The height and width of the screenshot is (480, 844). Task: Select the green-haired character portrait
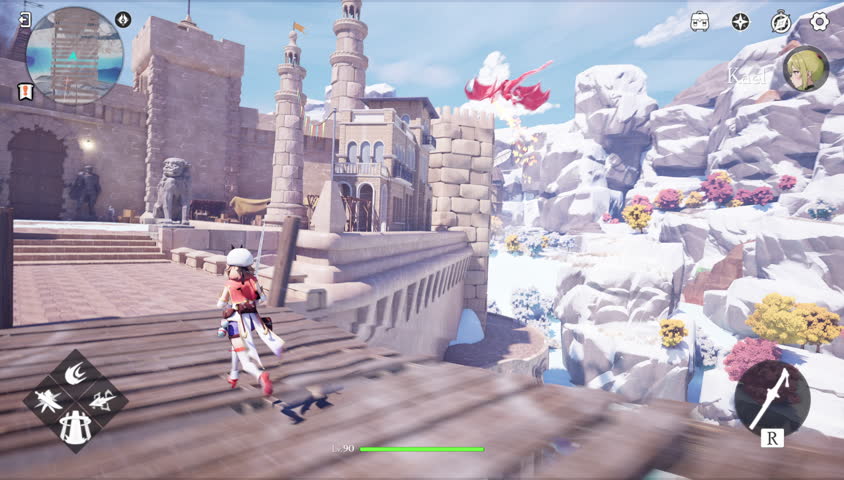(x=805, y=70)
